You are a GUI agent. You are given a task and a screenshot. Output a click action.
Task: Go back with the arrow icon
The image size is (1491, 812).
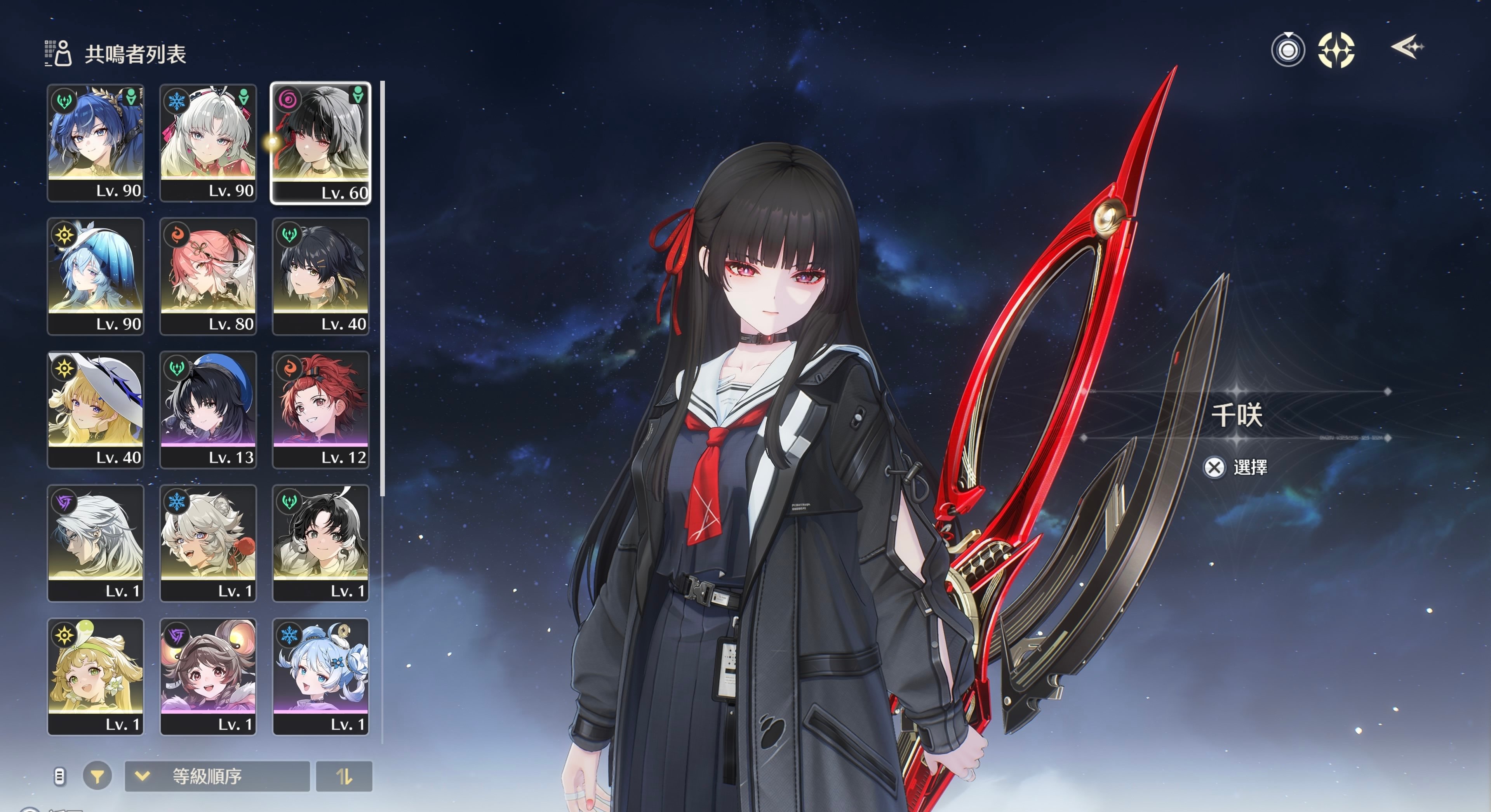pos(1406,47)
